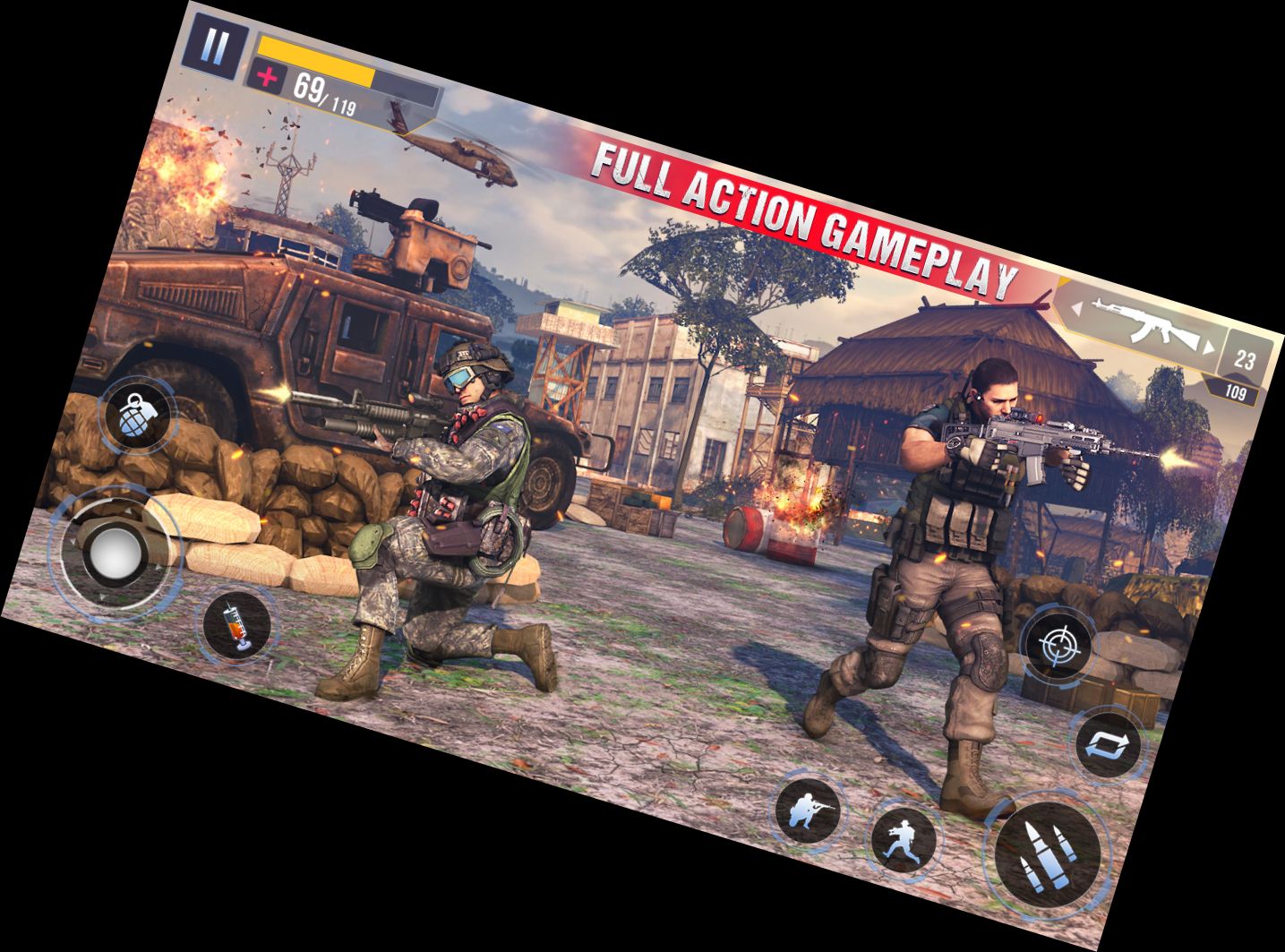Viewport: 1285px width, 952px height.
Task: Tap the left arrow to switch to previous weapon
Action: 1076,307
